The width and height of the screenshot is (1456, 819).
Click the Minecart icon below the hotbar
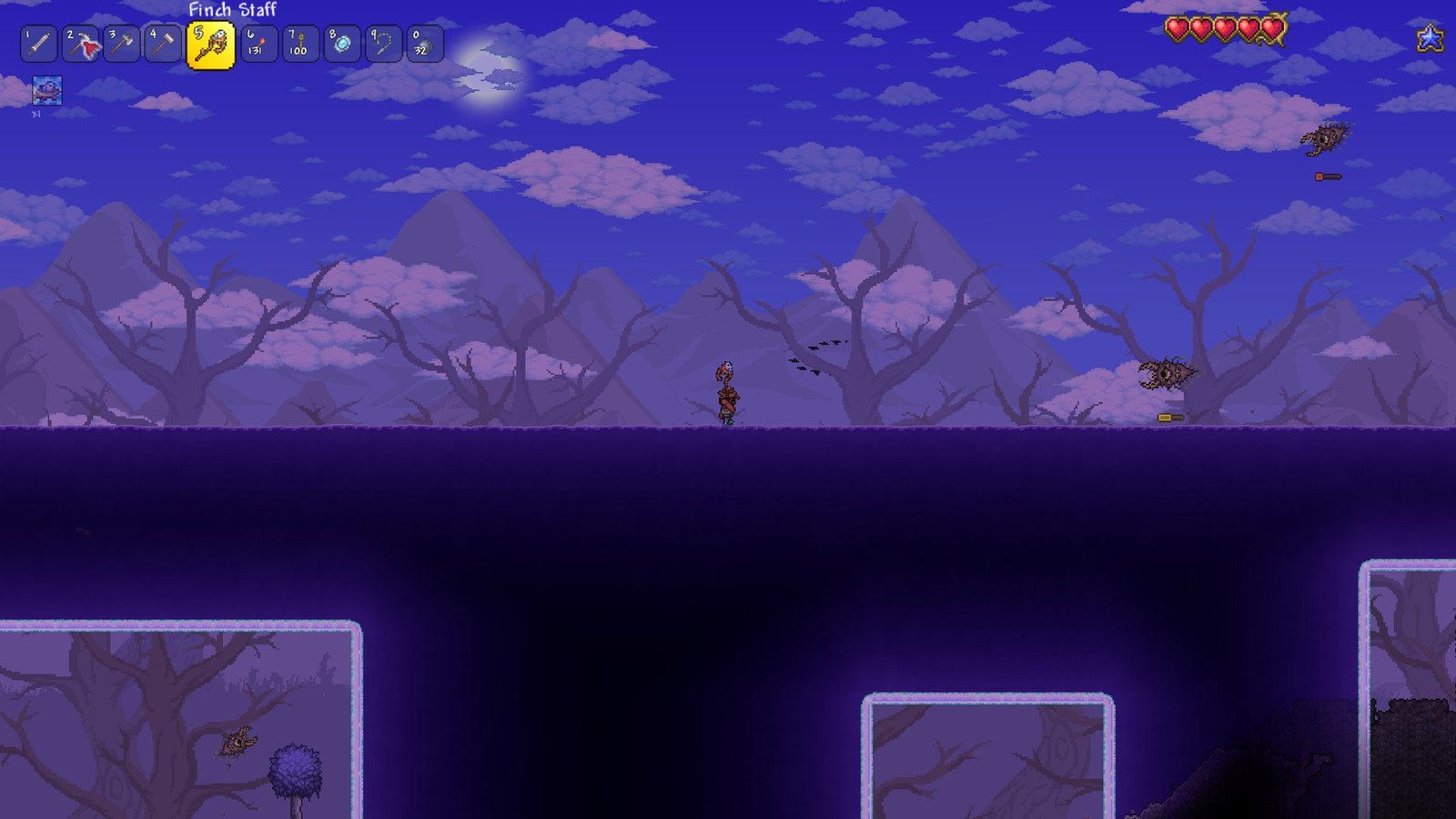point(47,91)
